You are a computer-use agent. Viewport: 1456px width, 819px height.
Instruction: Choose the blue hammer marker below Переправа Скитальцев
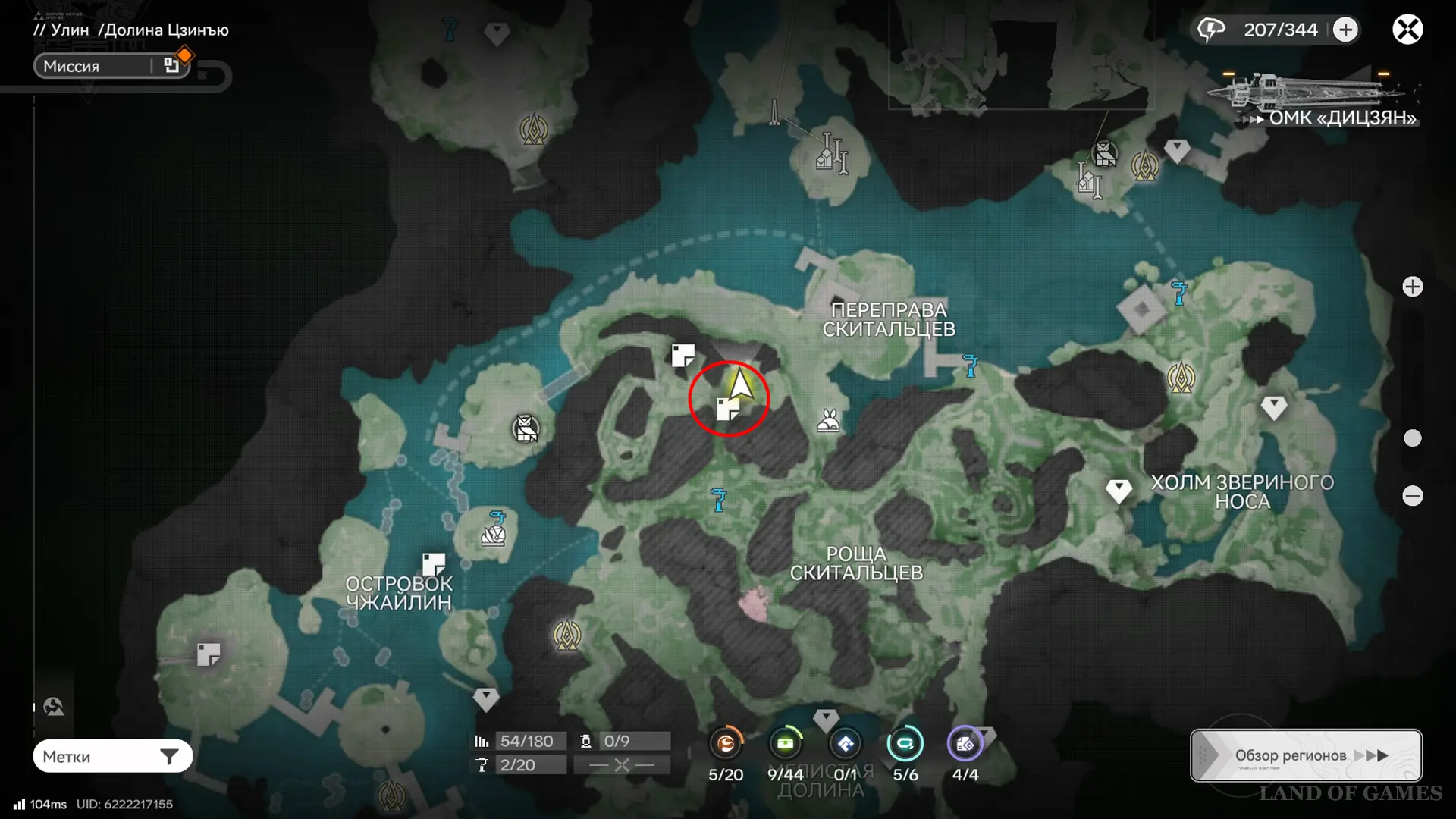970,365
